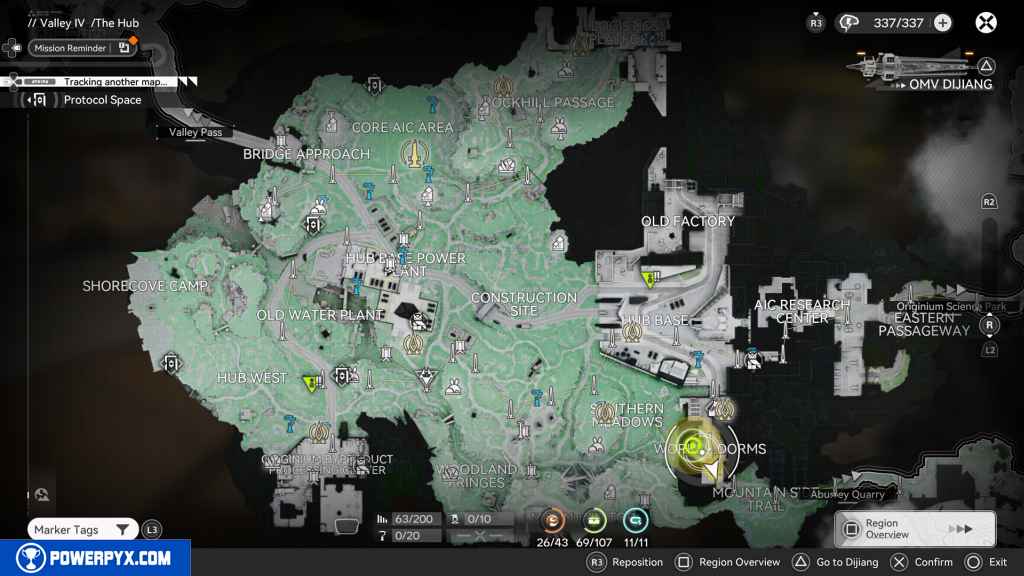1024x576 pixels.
Task: Select the Valley Pass map label
Action: coord(197,132)
